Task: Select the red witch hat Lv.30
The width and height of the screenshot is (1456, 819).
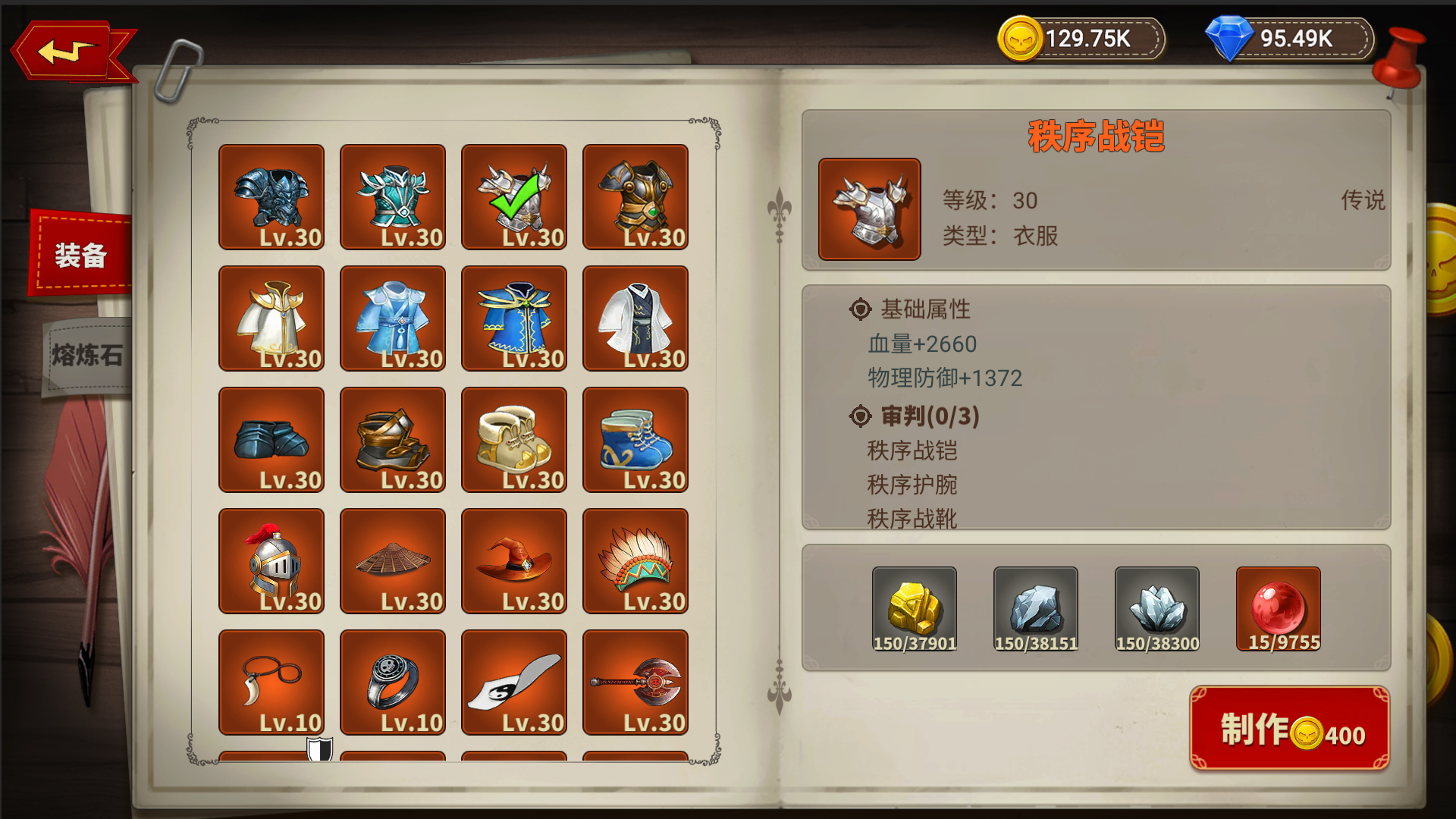Action: (513, 561)
